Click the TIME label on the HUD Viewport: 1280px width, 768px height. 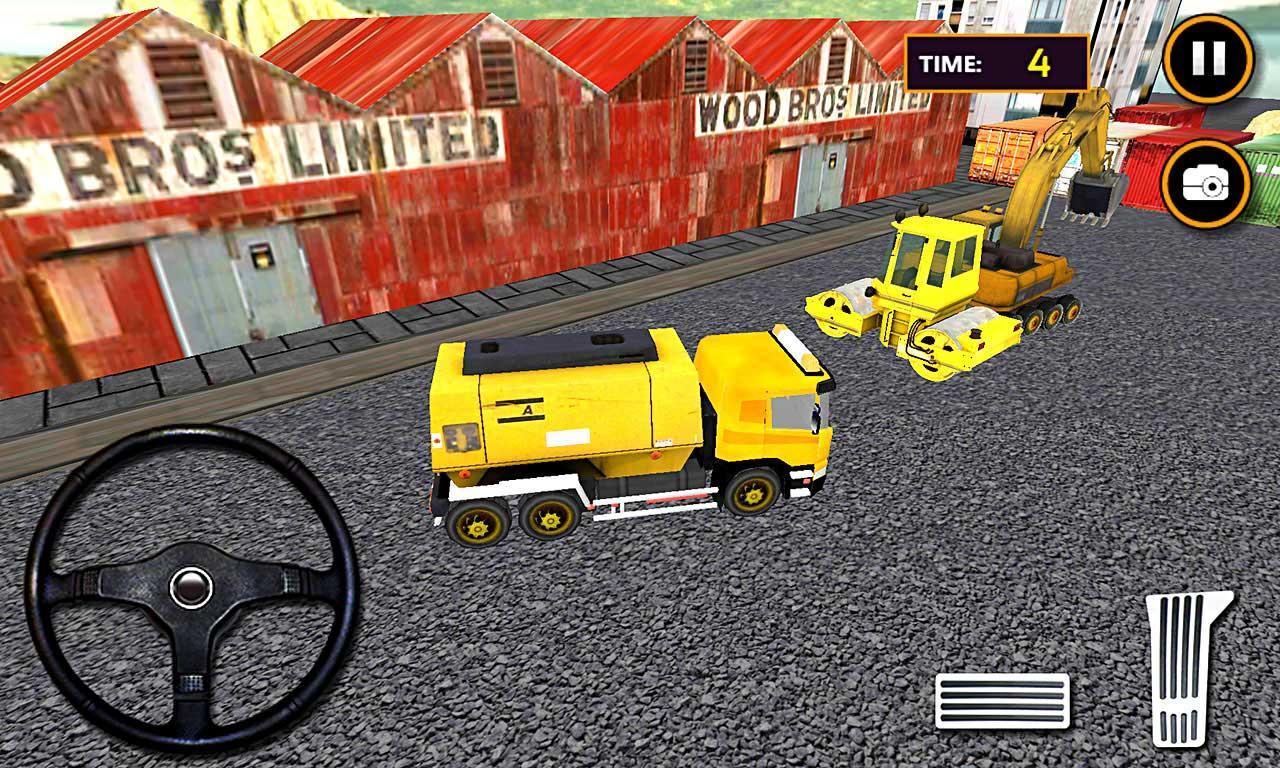[x=952, y=64]
